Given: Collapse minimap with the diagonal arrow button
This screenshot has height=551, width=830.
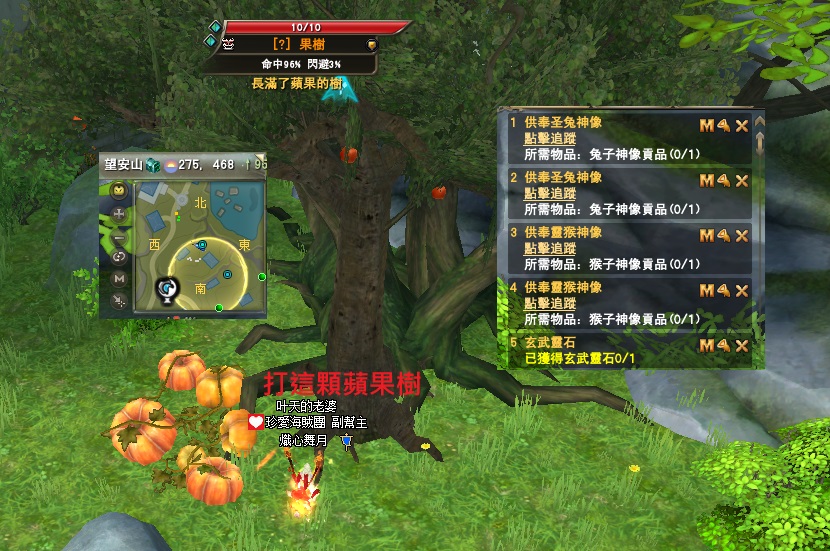Looking at the screenshot, I should click(x=120, y=300).
